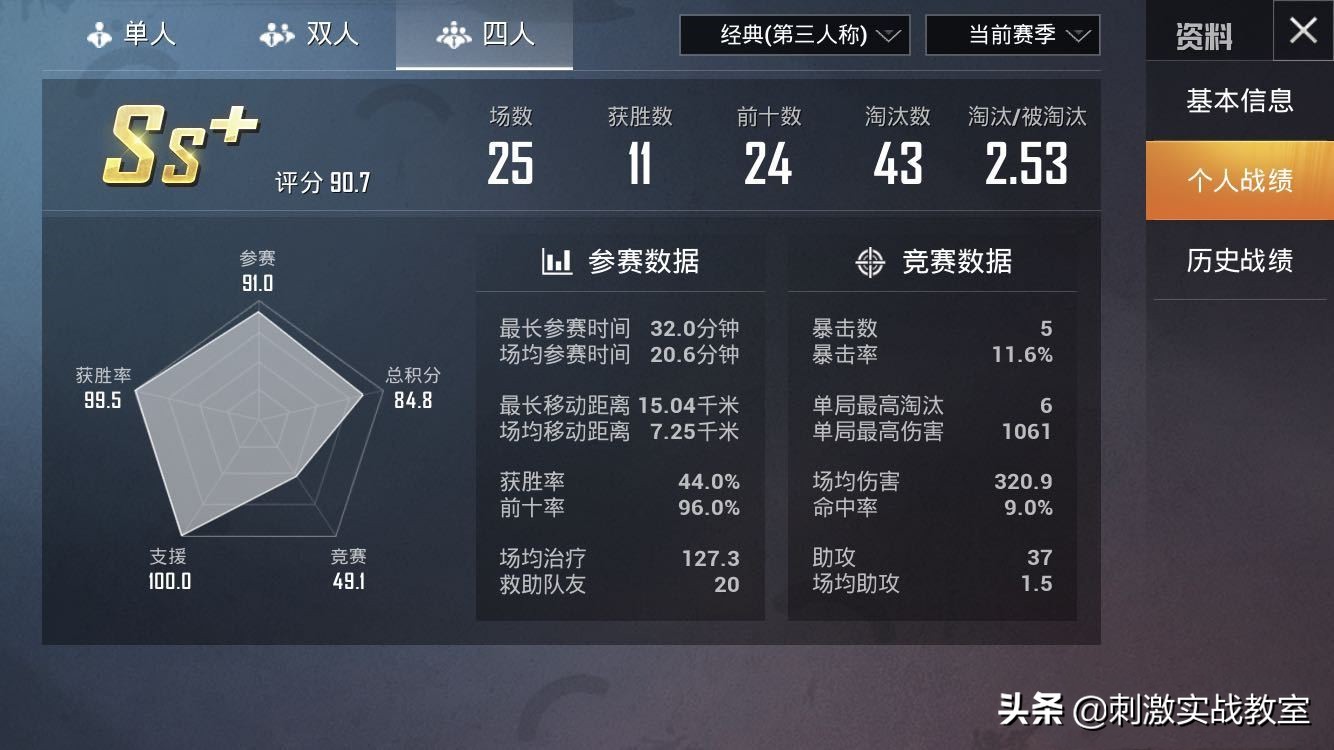
Task: Expand the chevron on the season selector
Action: 1078,35
